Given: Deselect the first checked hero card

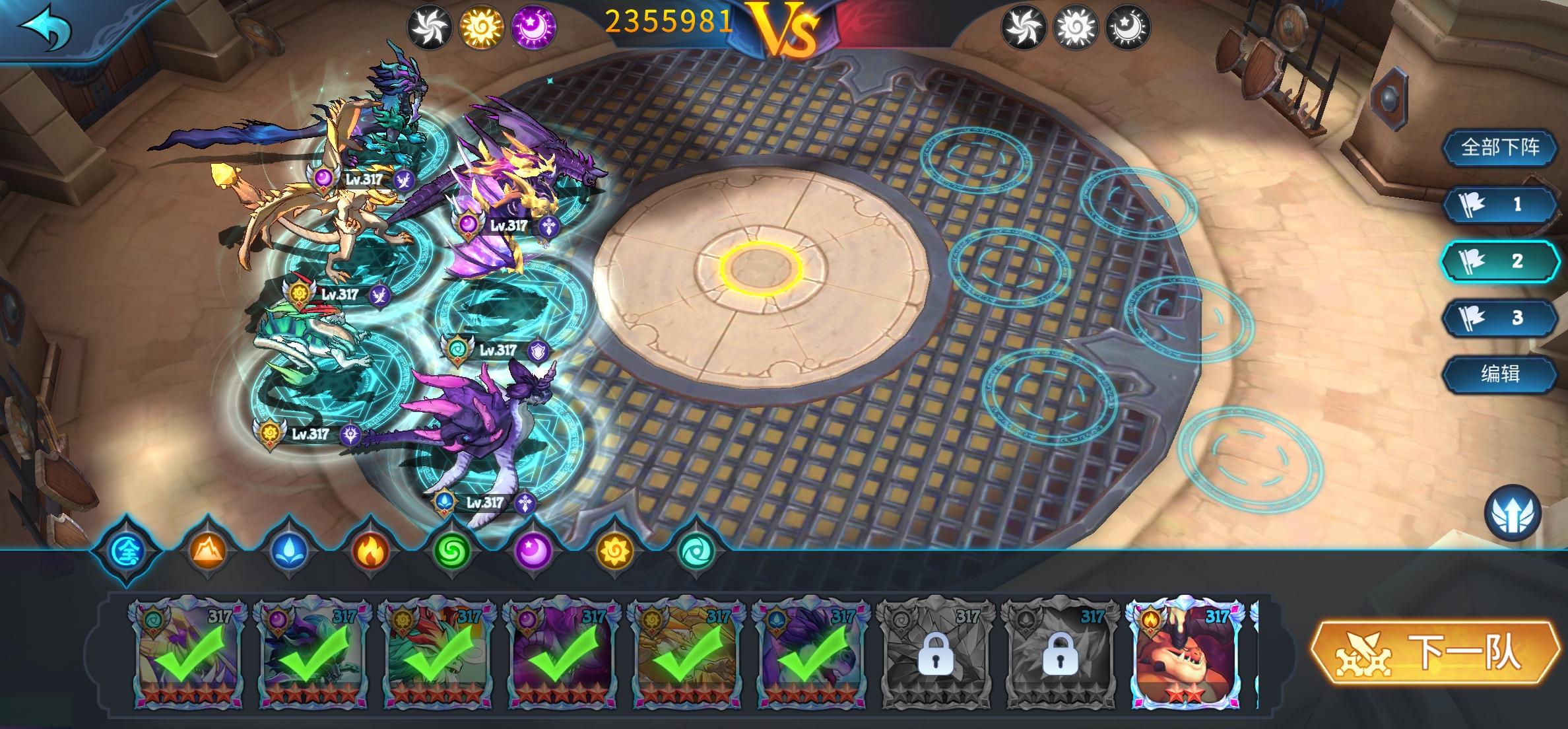Looking at the screenshot, I should click(188, 654).
